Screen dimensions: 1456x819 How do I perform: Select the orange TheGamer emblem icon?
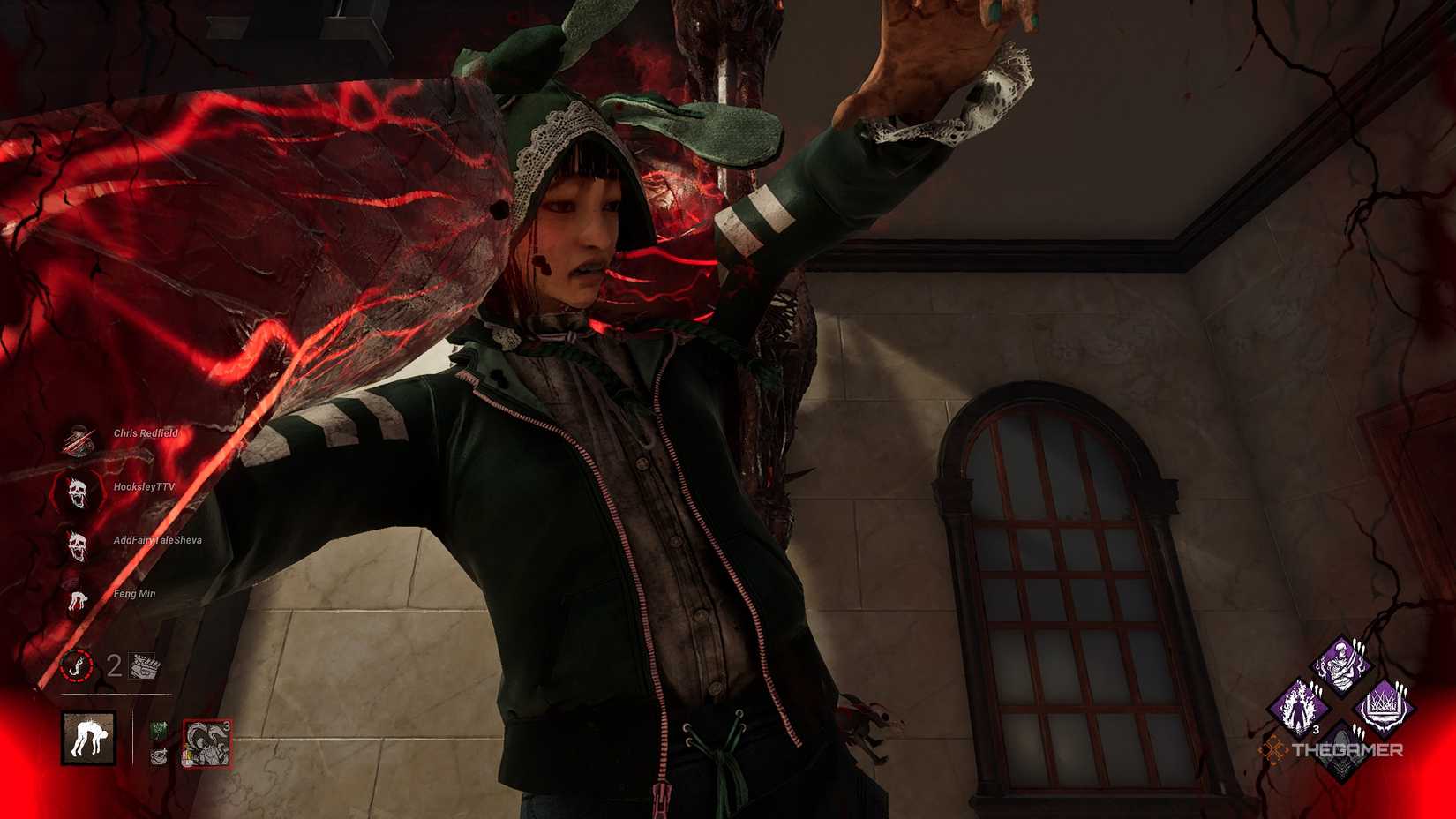click(x=1273, y=751)
